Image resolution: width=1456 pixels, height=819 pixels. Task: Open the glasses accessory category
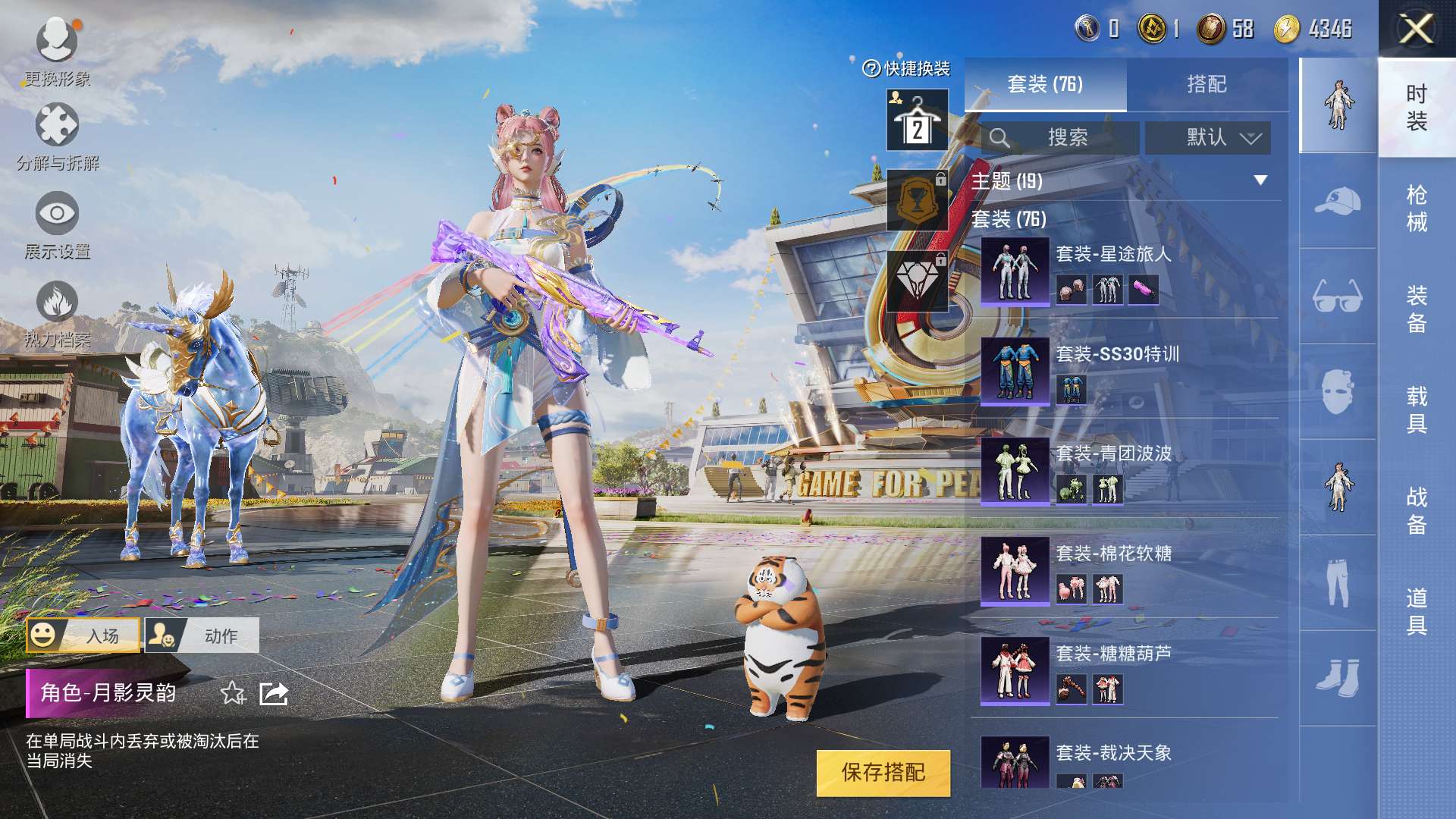1338,297
